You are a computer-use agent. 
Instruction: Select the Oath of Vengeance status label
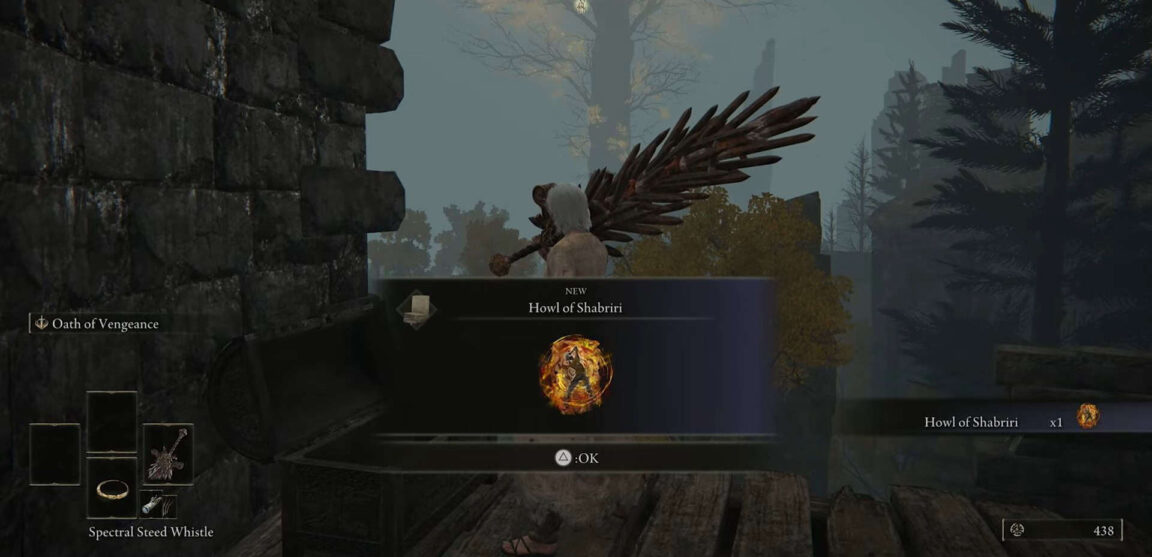tap(97, 324)
